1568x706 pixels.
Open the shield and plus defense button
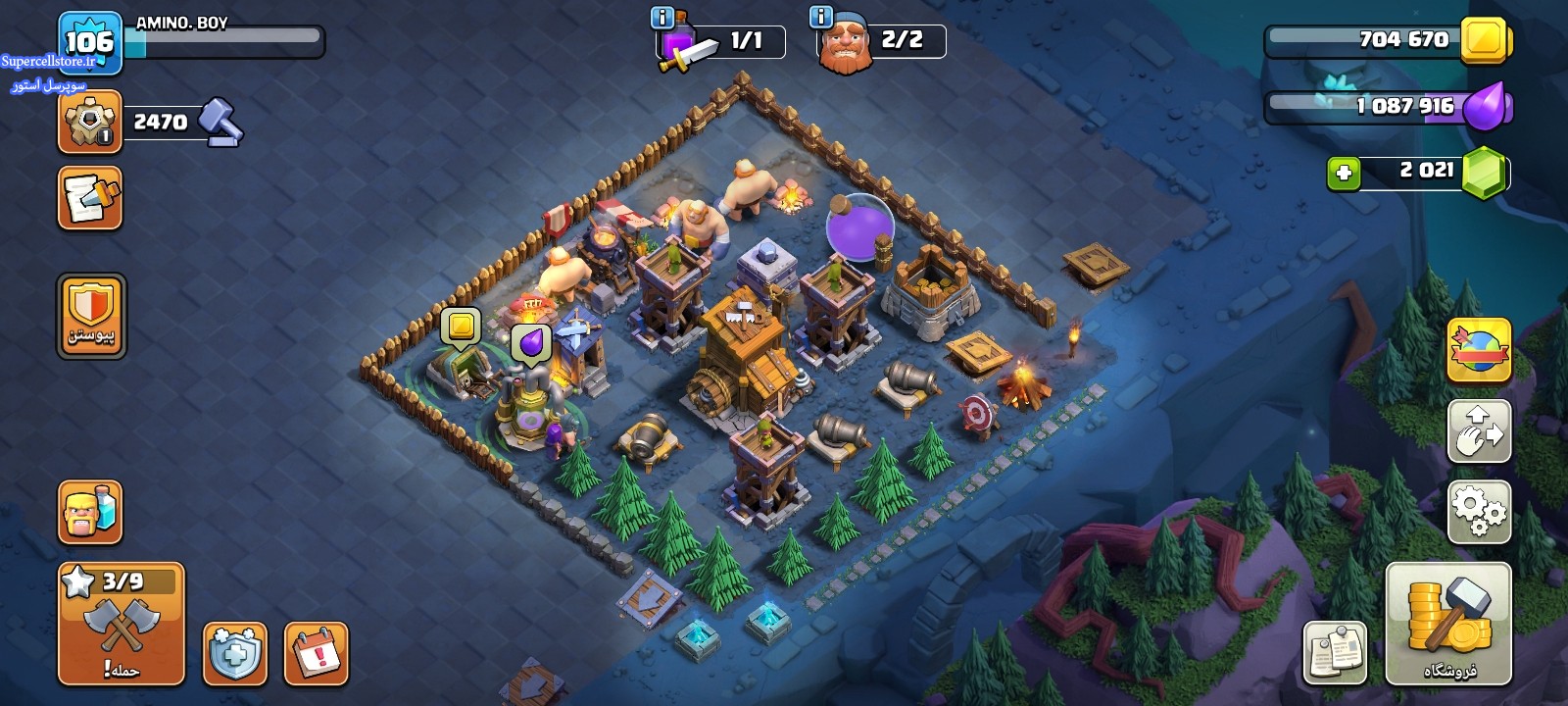pyautogui.click(x=235, y=653)
